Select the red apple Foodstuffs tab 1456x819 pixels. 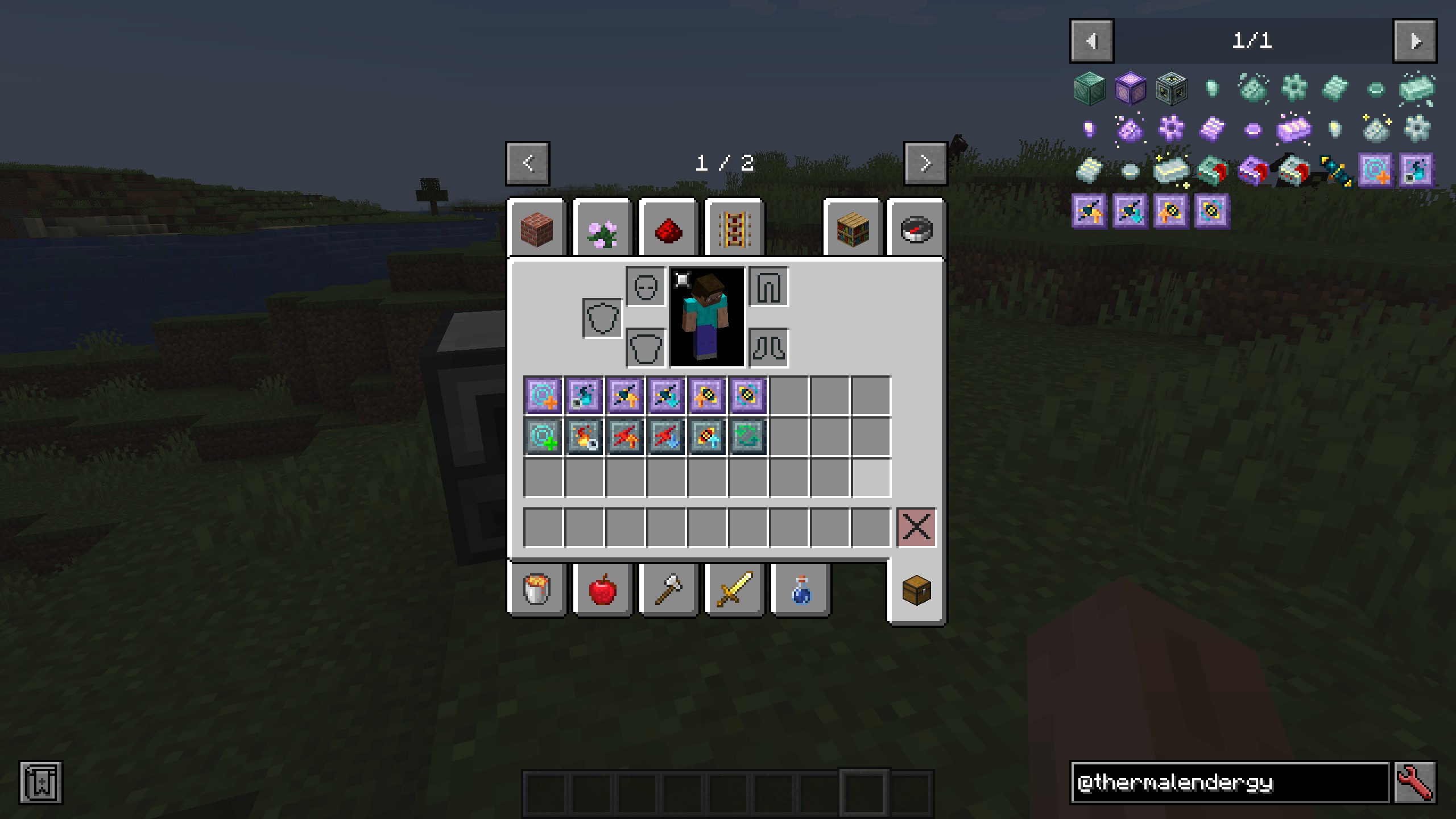603,590
